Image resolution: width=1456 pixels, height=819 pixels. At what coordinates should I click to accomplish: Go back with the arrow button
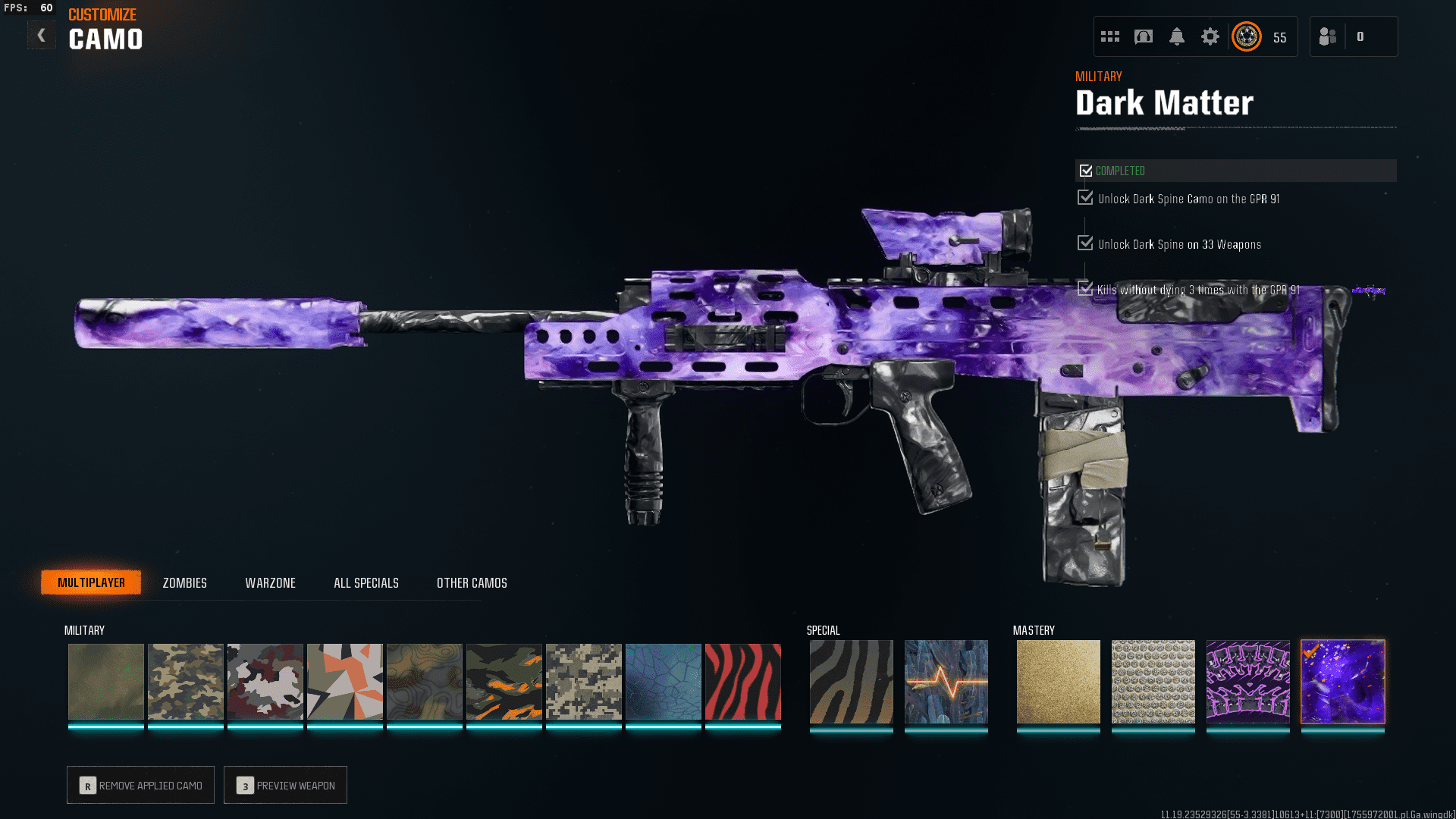tap(41, 35)
